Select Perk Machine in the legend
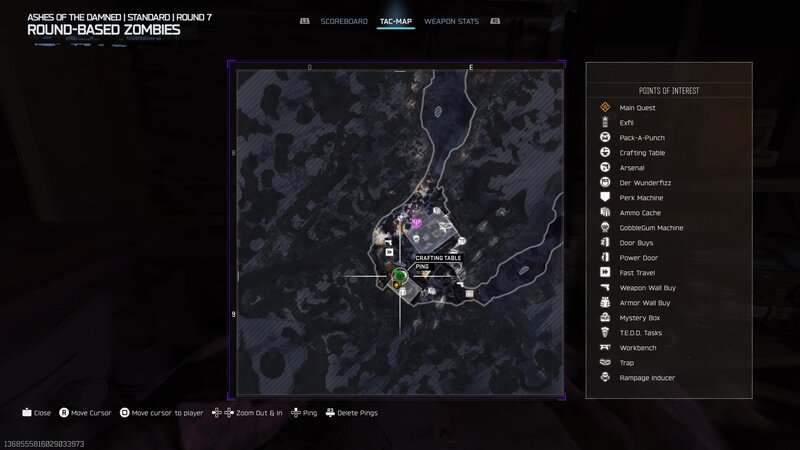The width and height of the screenshot is (800, 450). [x=641, y=198]
